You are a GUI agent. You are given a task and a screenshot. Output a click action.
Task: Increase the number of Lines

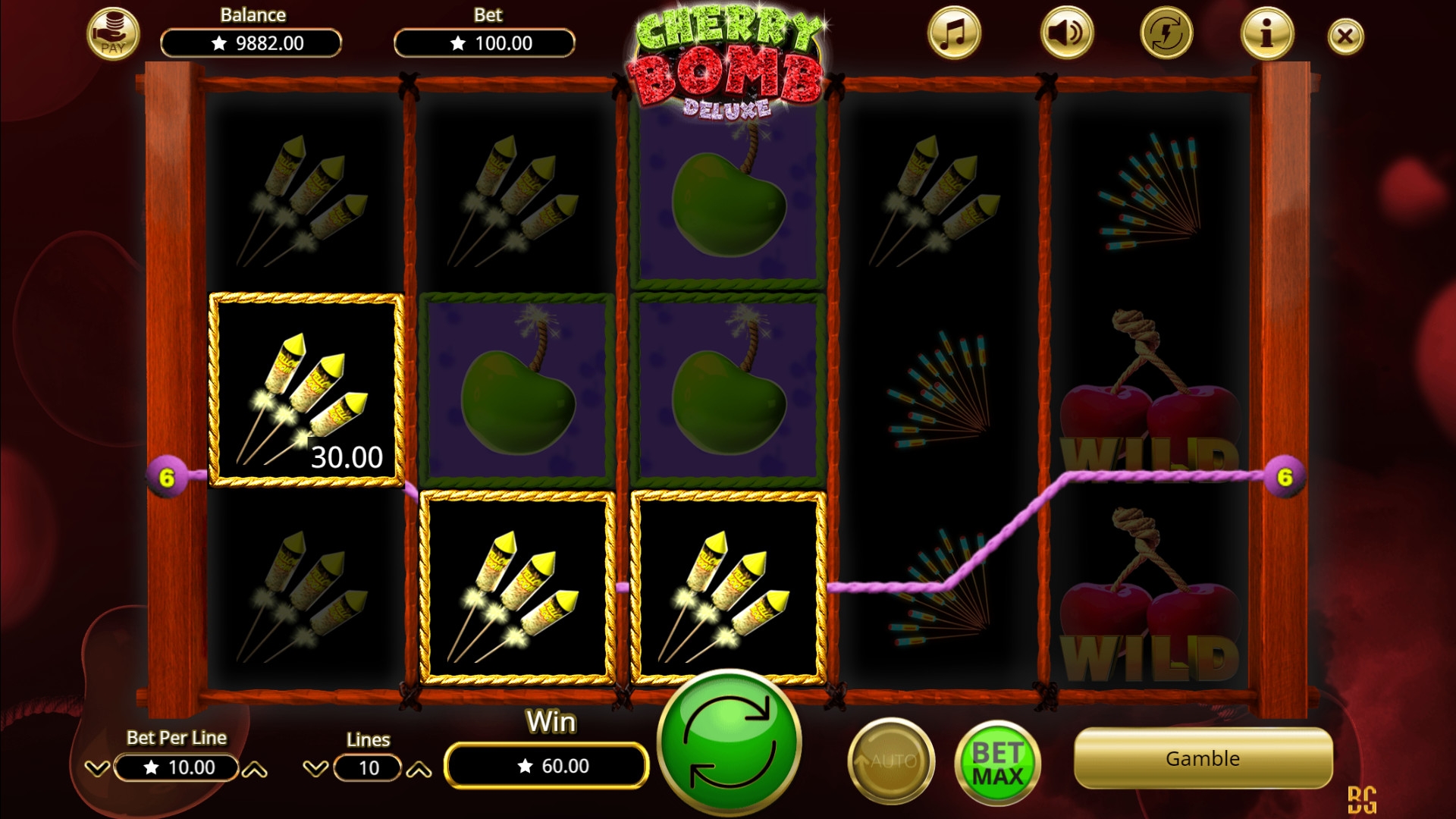pyautogui.click(x=419, y=770)
